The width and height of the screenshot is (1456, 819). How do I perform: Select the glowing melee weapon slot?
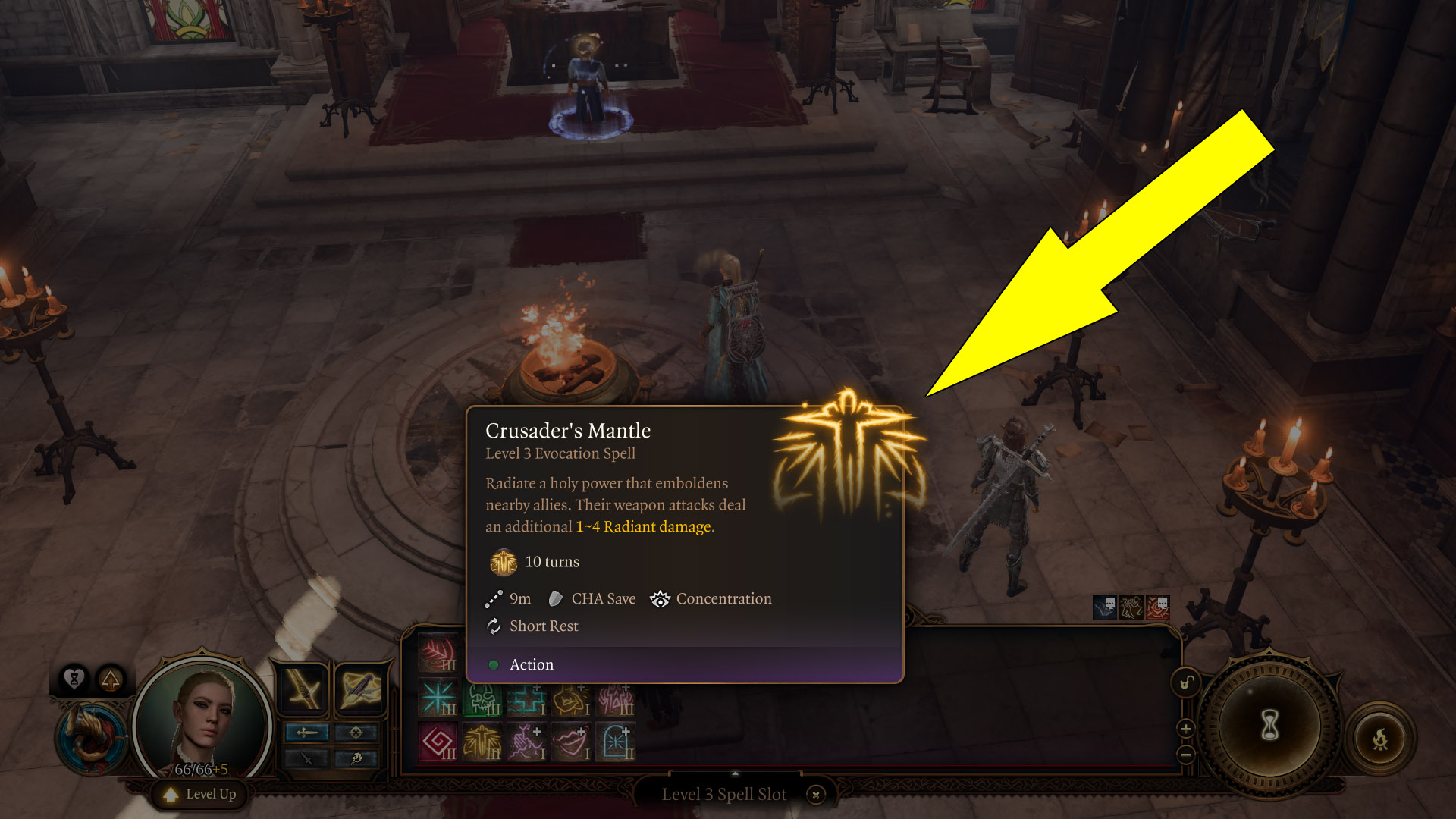(302, 689)
